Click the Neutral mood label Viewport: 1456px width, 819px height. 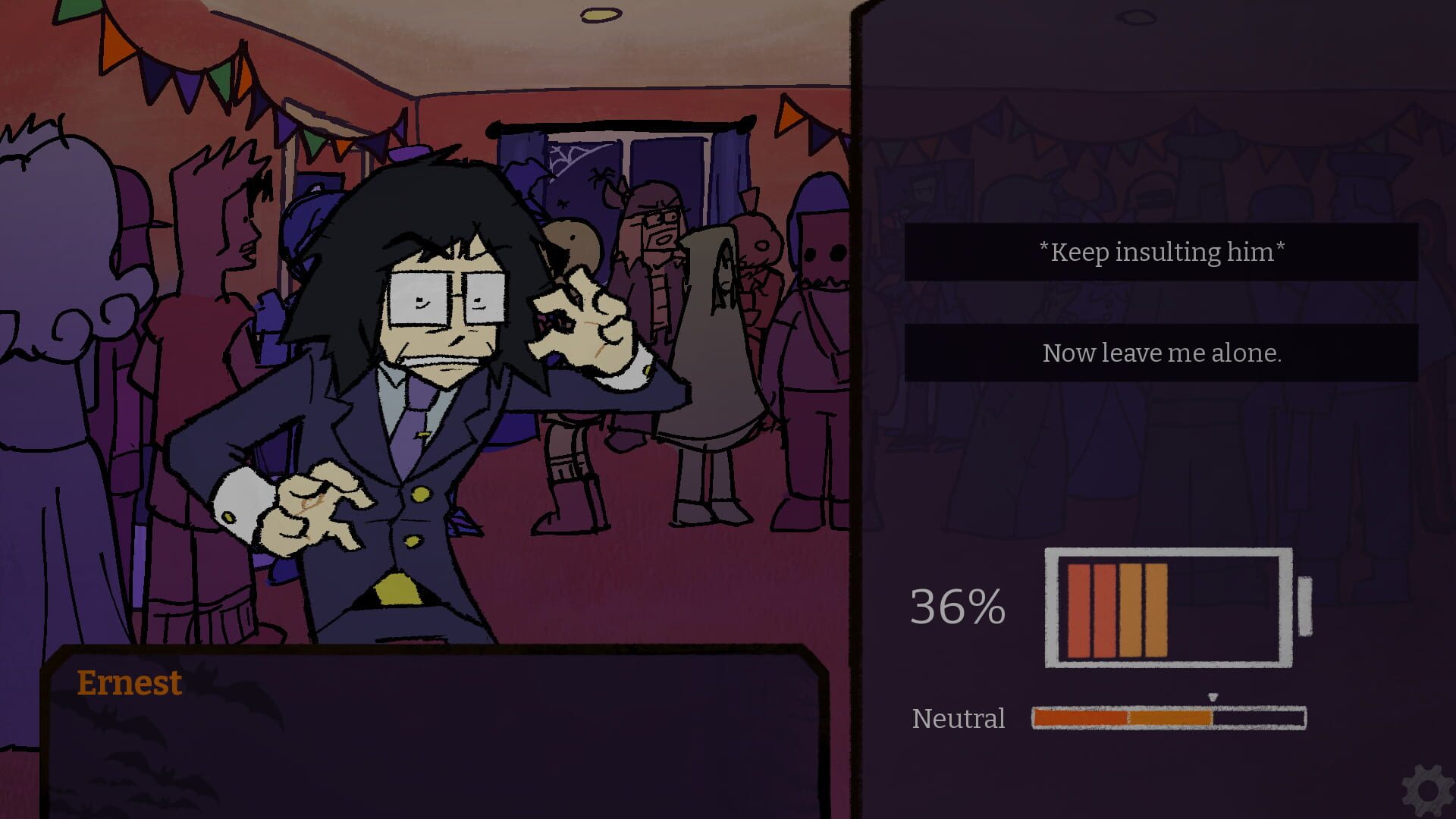[x=958, y=719]
